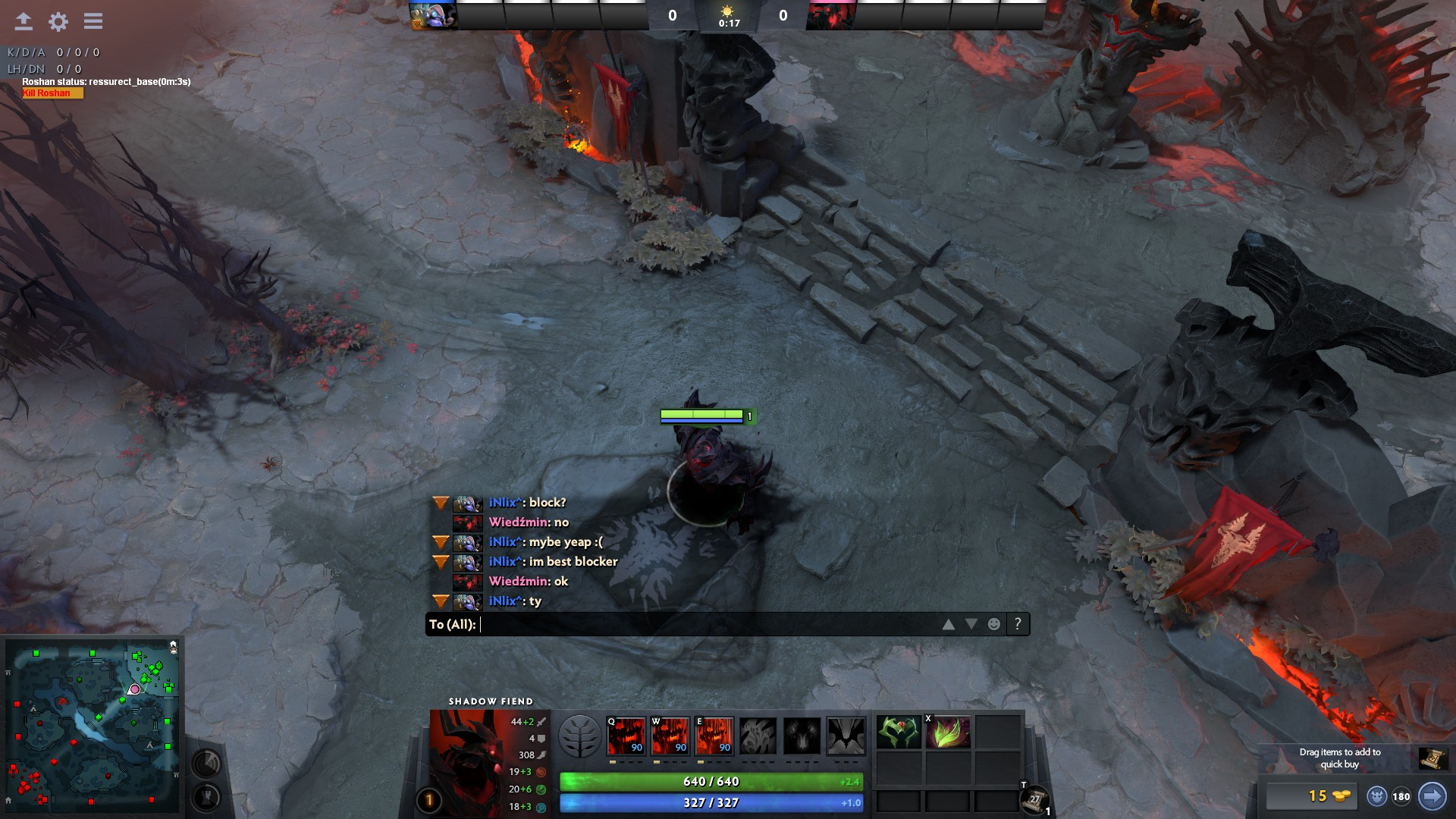Cast the E Shadowraze ability
1456x819 pixels.
tap(714, 736)
